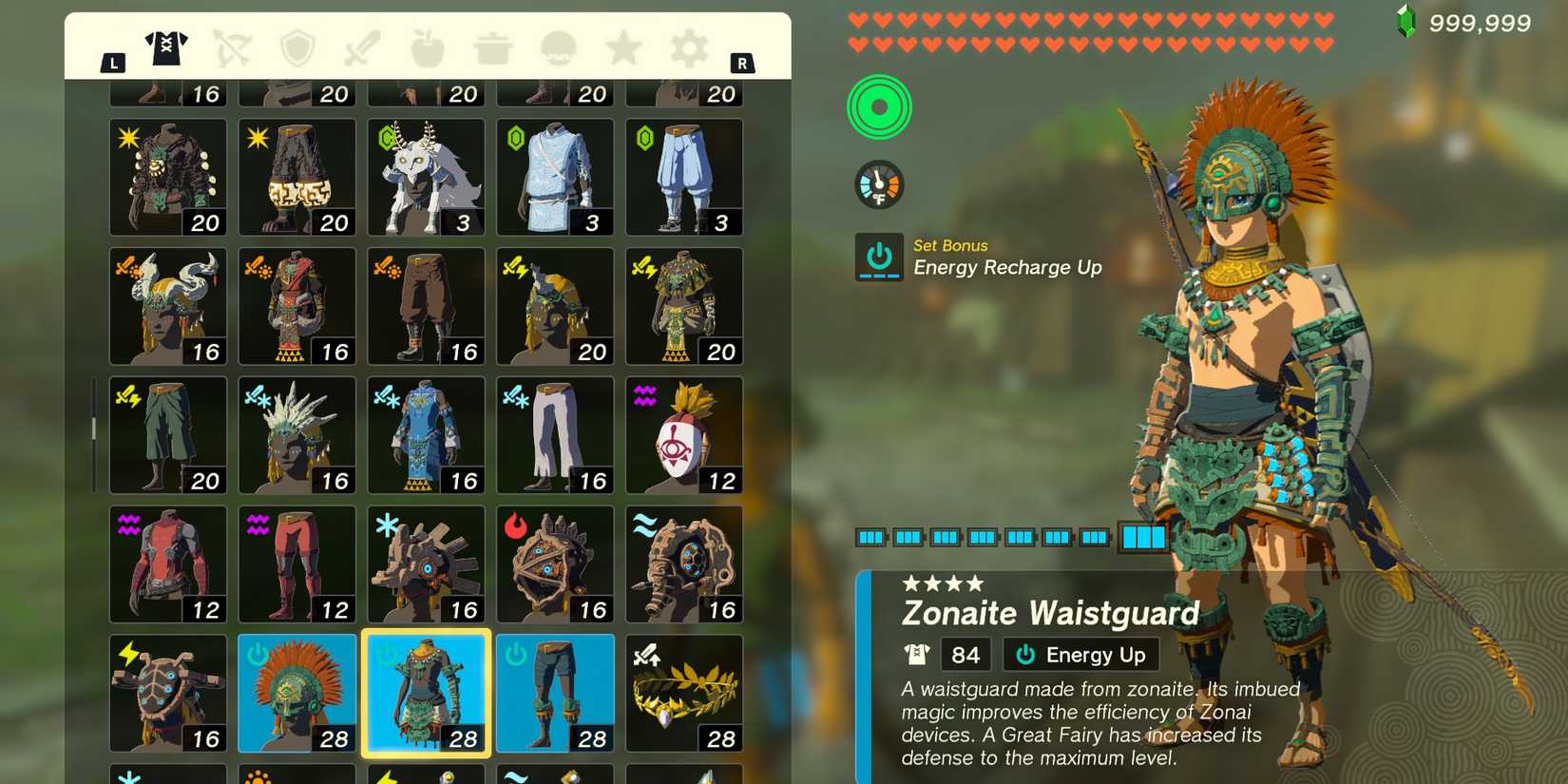Screen dimensions: 1568x784
Task: Click the green stamina wheel indicator
Action: click(878, 107)
